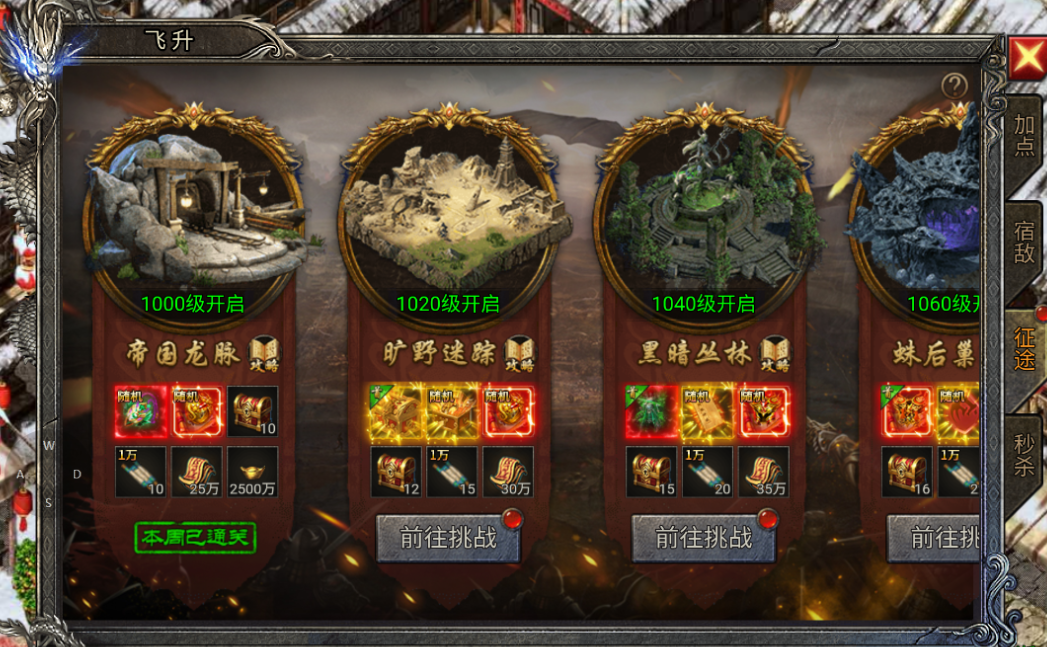Check the 黑暗丛林 scroll reward marked 20

[707, 472]
